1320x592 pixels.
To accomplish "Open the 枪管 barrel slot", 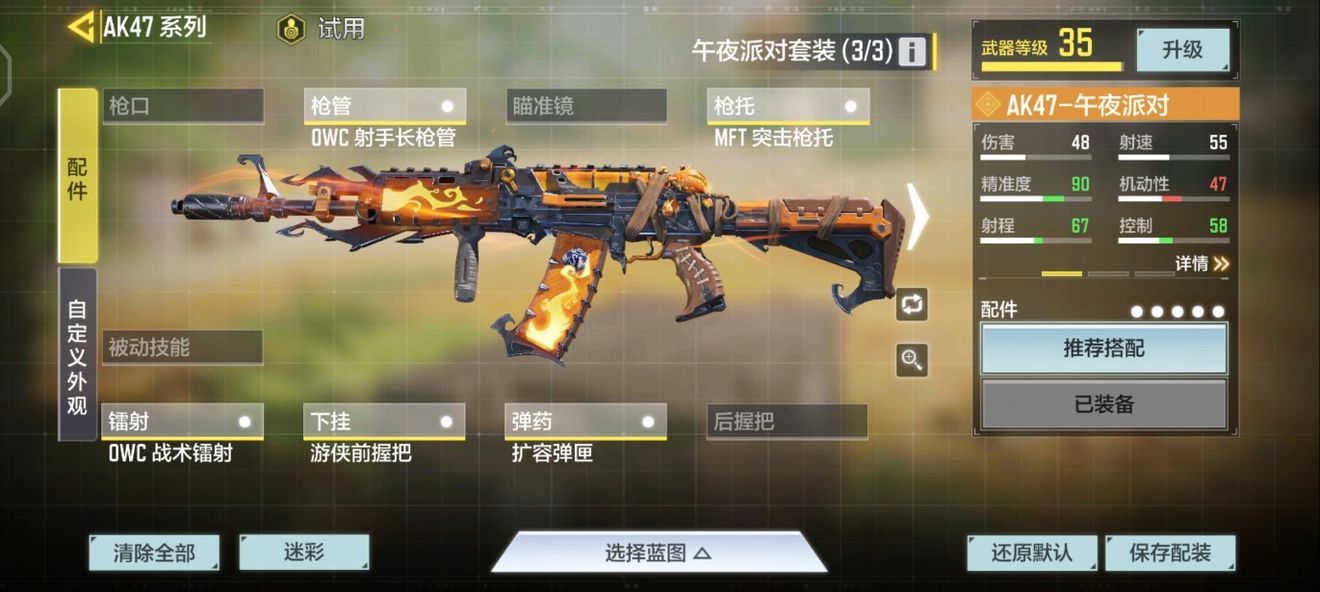I will click(384, 106).
